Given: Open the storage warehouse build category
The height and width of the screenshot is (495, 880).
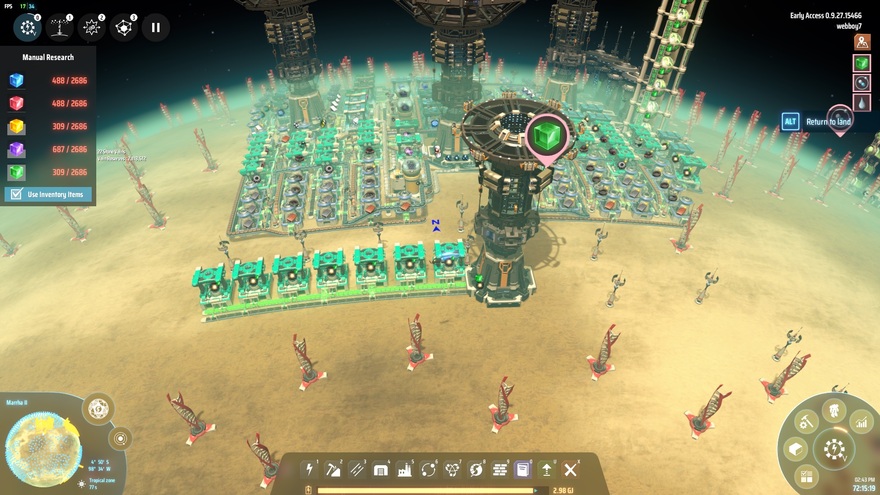Looking at the screenshot, I should click(x=381, y=469).
